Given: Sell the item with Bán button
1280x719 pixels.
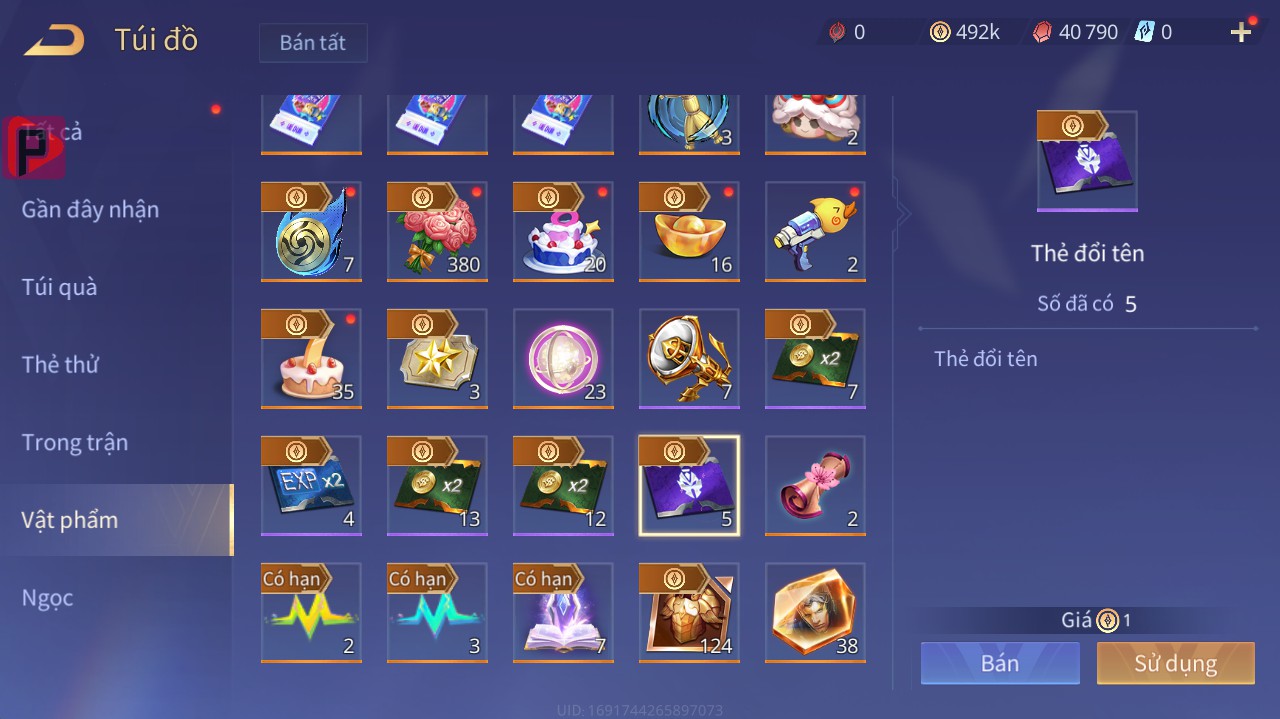Looking at the screenshot, I should click(x=1000, y=663).
